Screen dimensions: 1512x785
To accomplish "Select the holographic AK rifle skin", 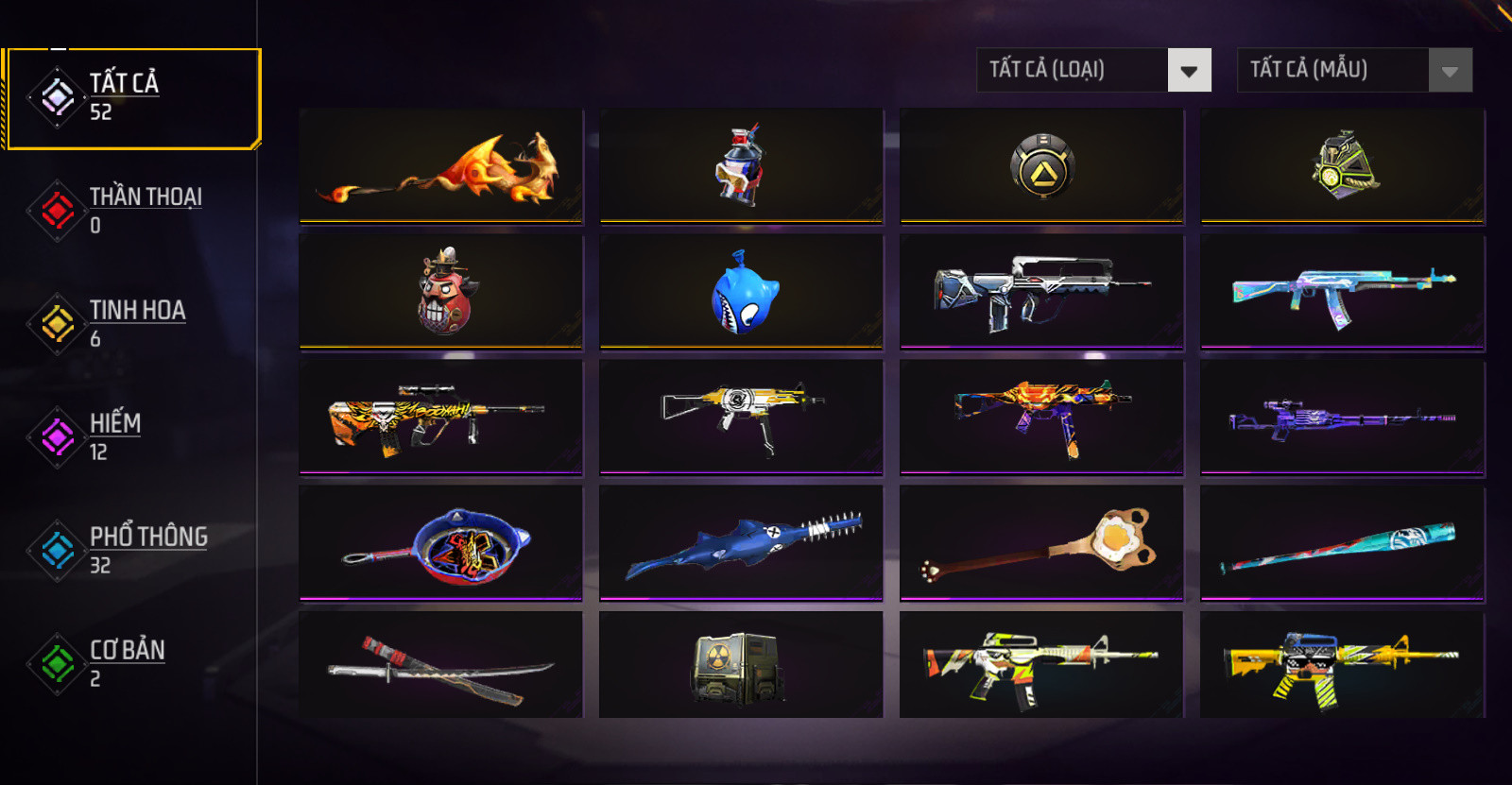I will 1342,292.
